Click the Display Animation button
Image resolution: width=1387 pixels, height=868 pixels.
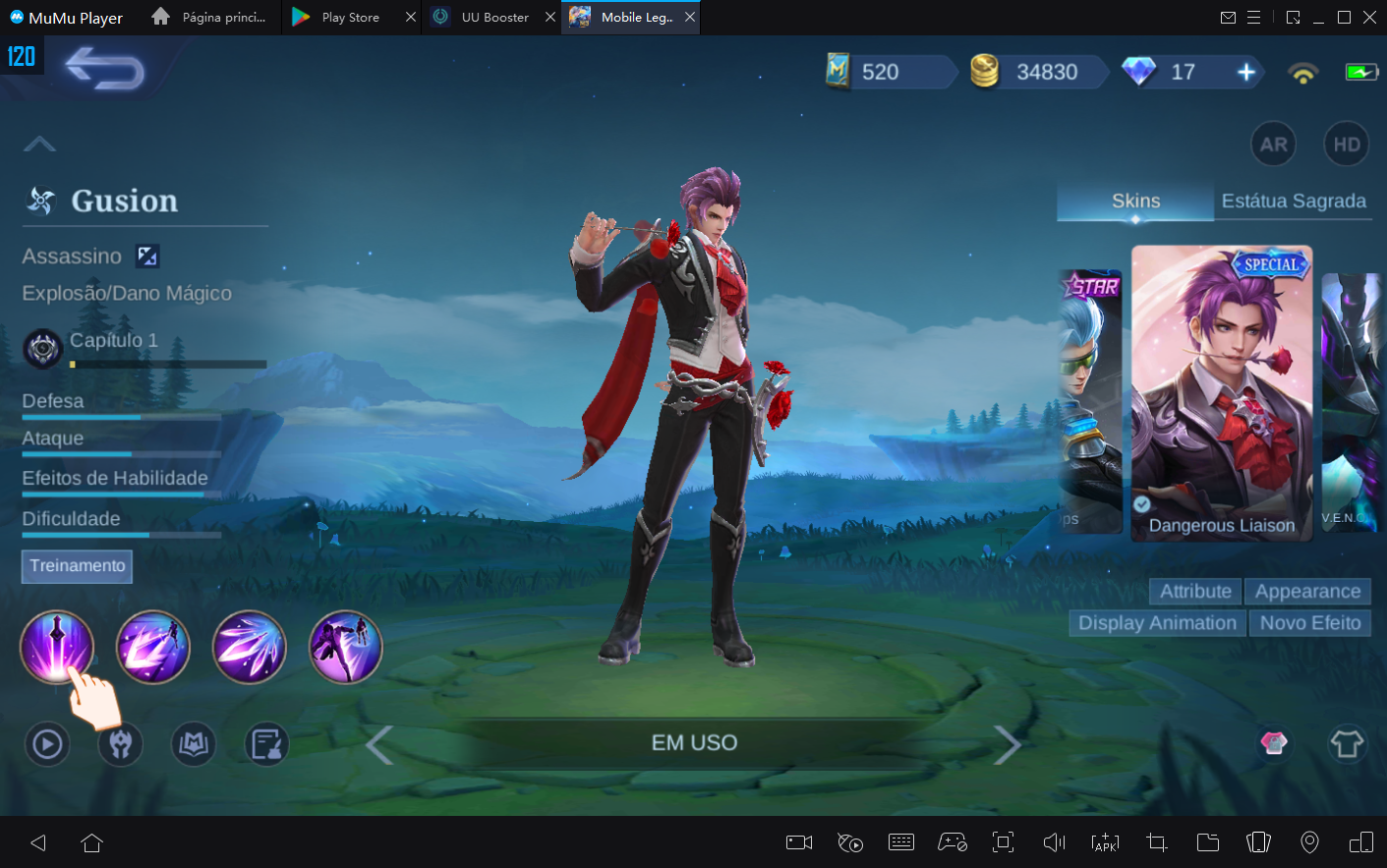tap(1156, 622)
